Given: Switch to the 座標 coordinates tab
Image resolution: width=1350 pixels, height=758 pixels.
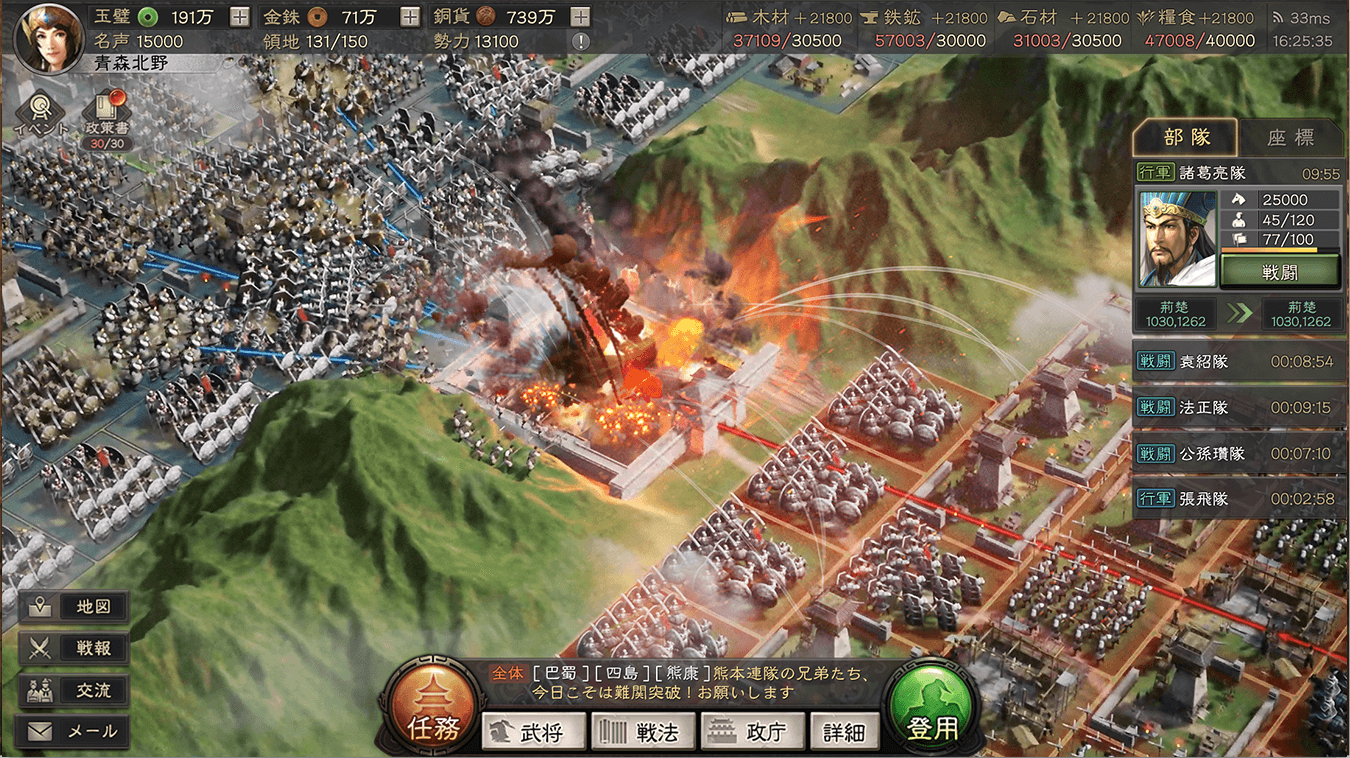Looking at the screenshot, I should [1291, 138].
